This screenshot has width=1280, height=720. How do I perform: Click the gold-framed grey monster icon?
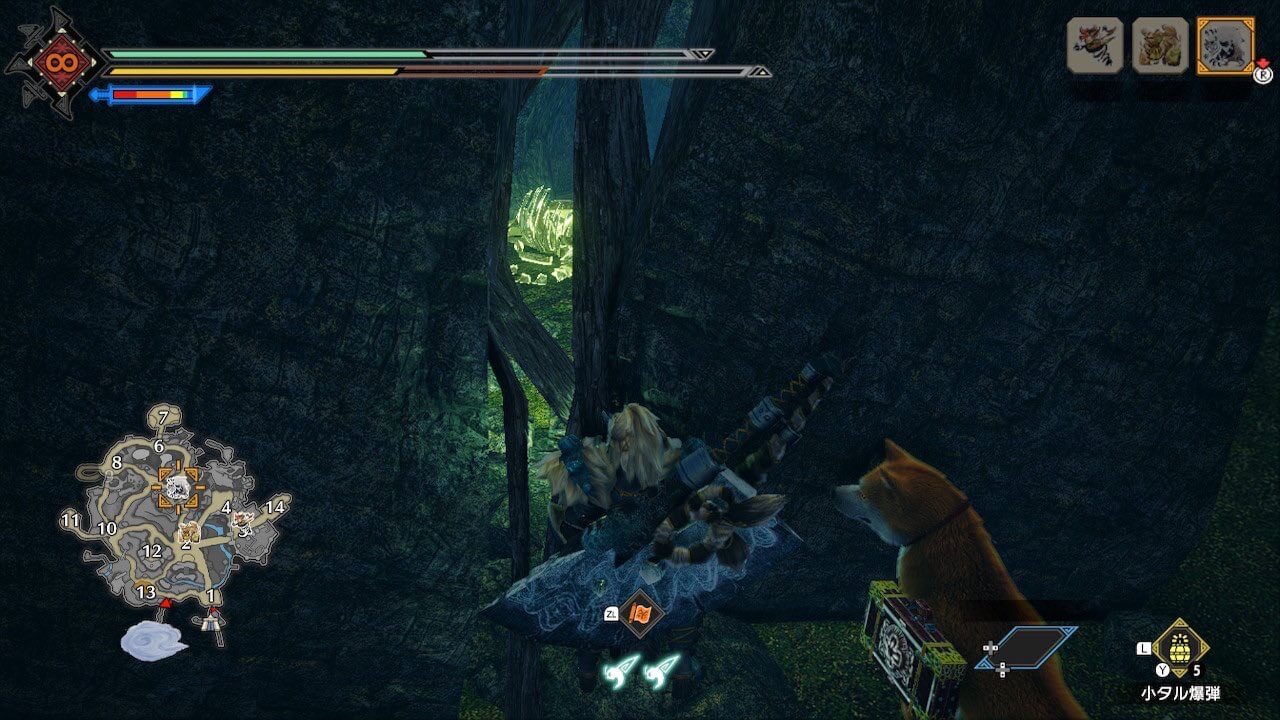(1225, 45)
